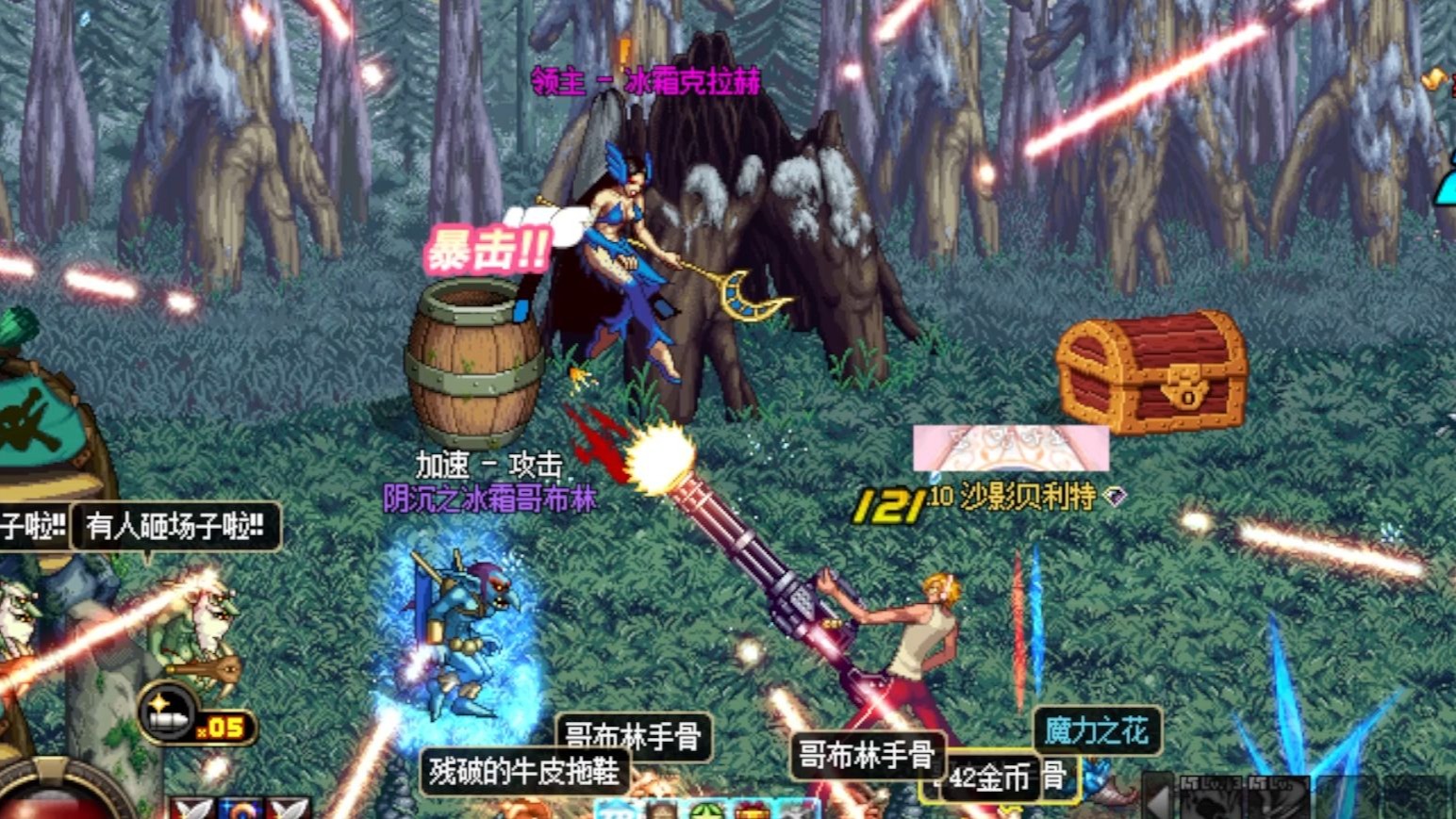1456x819 pixels.
Task: Click the green star buff icon
Action: (708, 811)
